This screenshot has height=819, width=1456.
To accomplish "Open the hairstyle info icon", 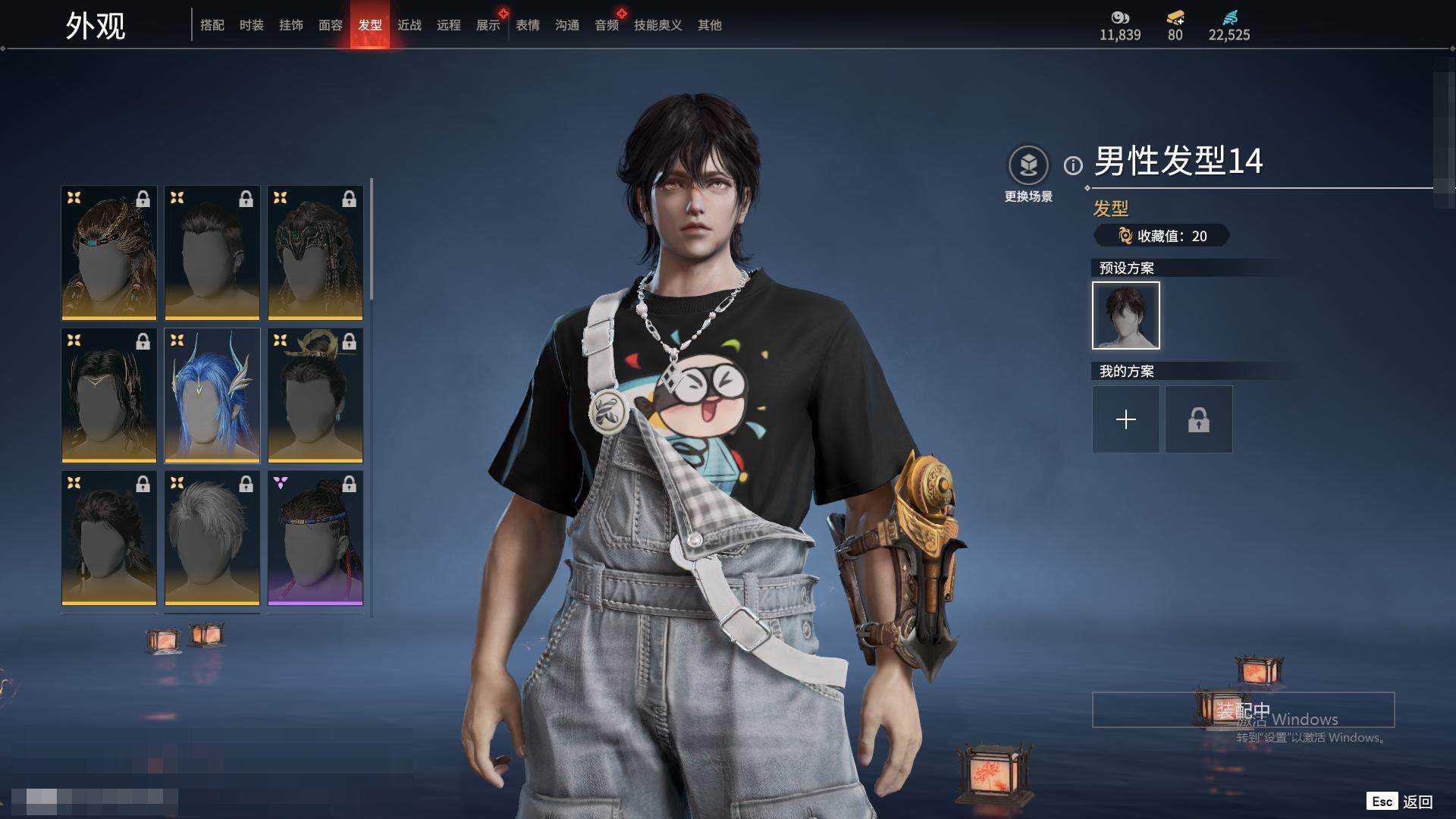I will point(1073,165).
